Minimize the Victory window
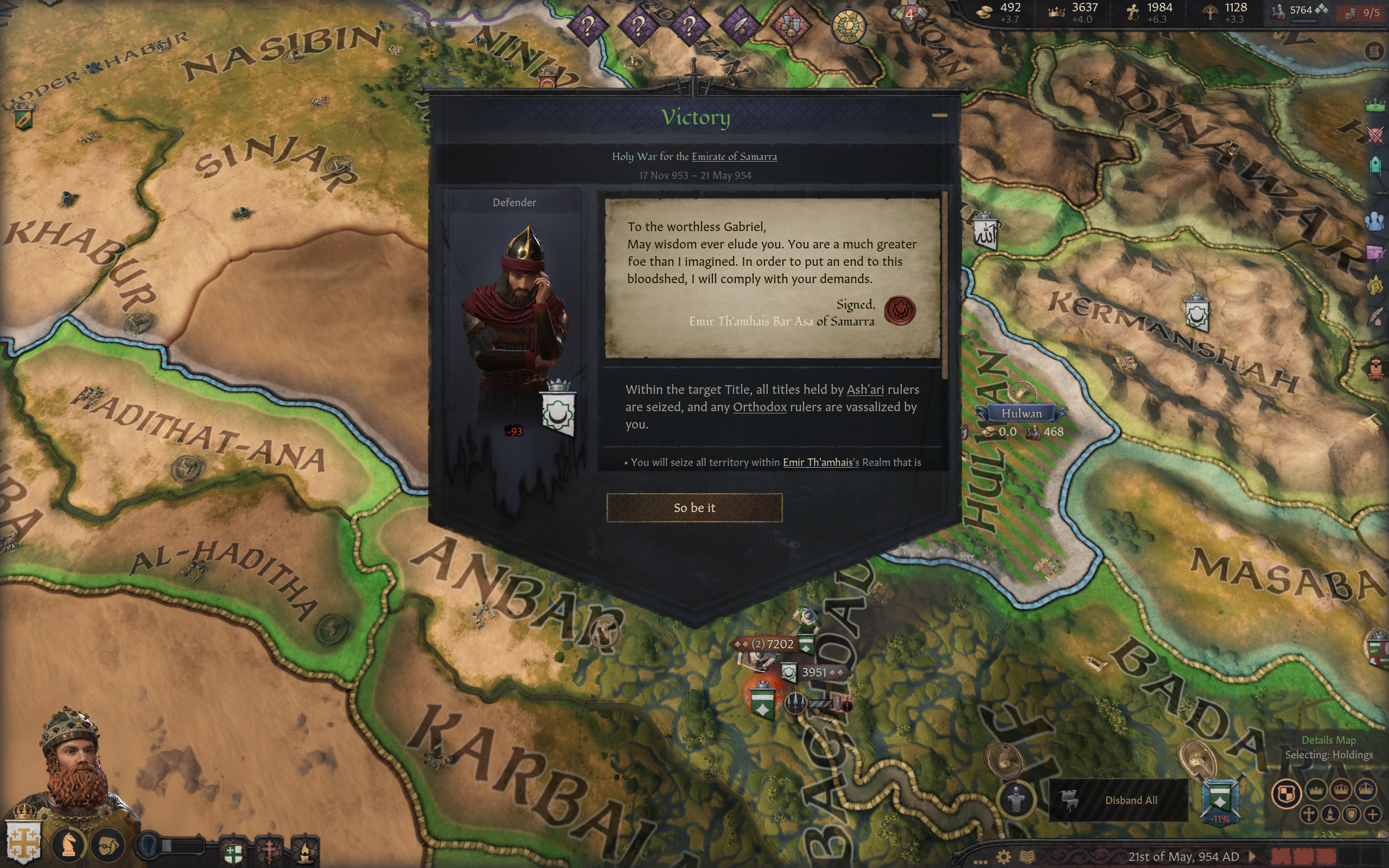Screen dimensions: 1389x868 (x=939, y=116)
